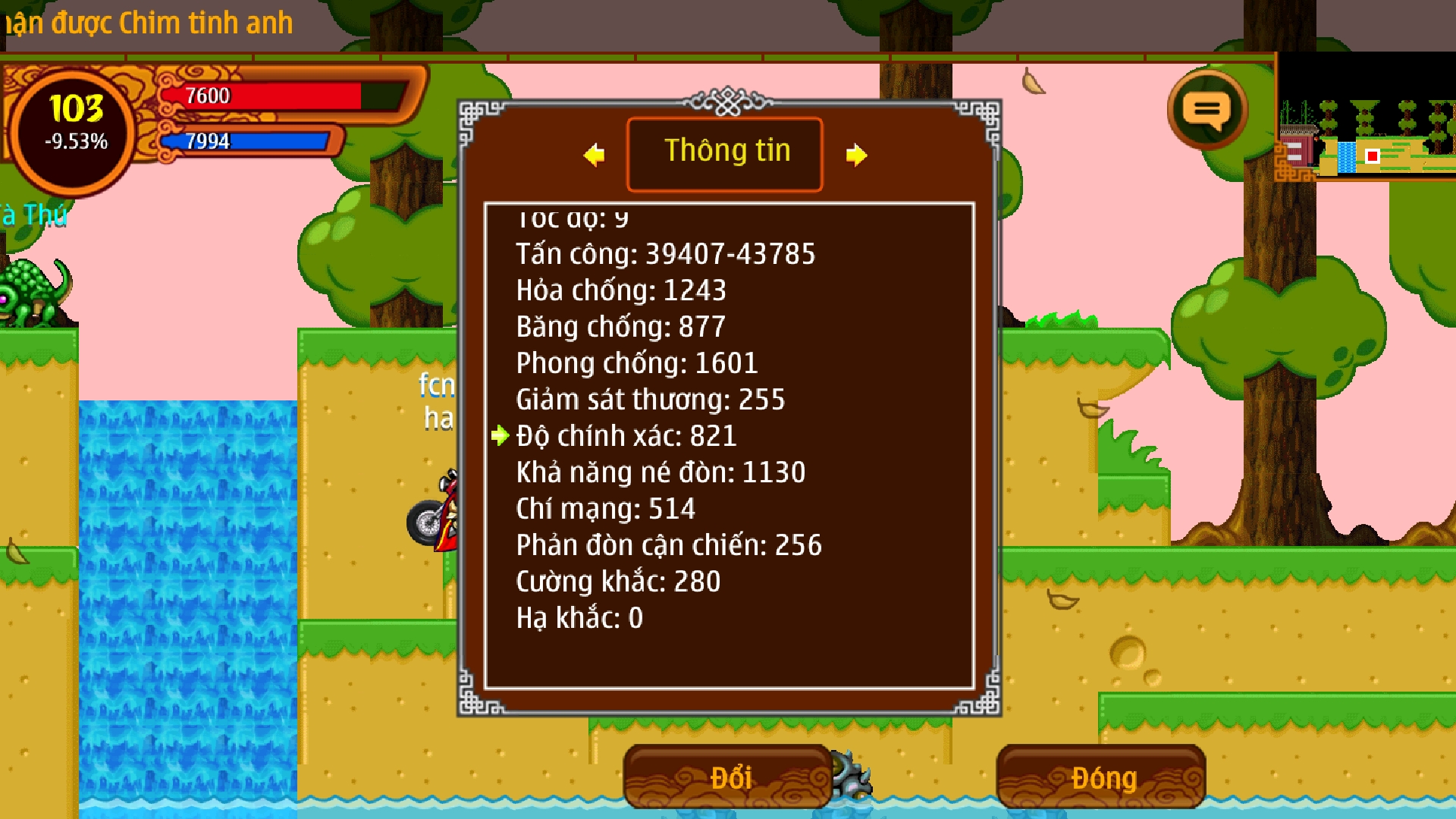1456x819 pixels.
Task: Open the minimap
Action: coord(1367,117)
